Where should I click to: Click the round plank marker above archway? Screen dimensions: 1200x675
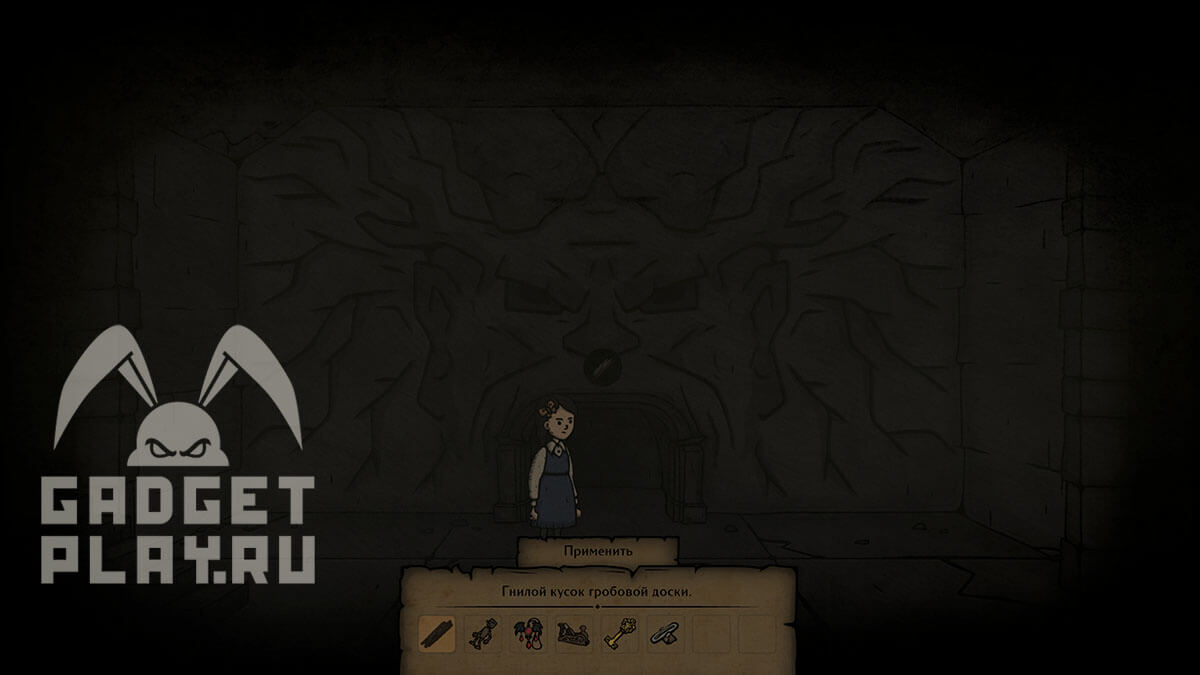tap(600, 366)
